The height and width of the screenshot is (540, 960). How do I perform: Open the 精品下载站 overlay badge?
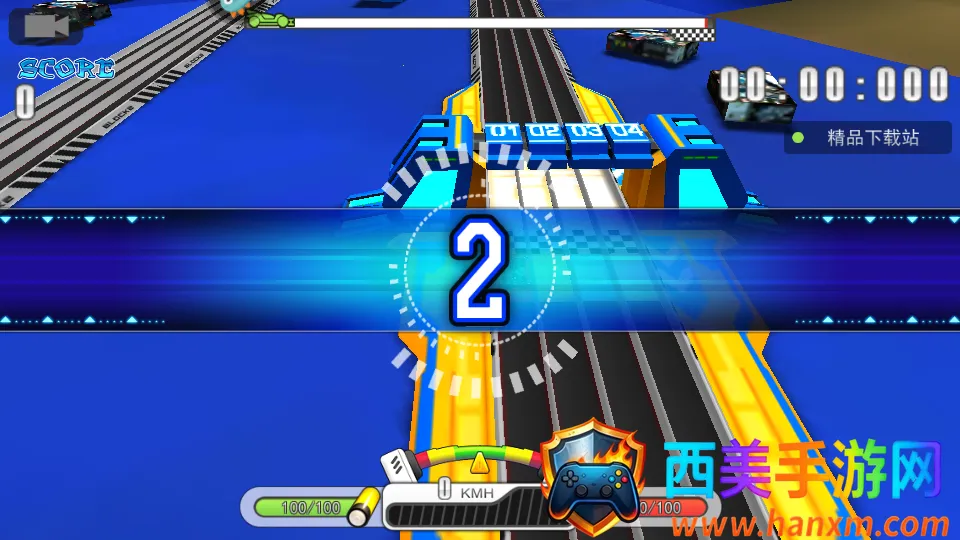pyautogui.click(x=867, y=138)
